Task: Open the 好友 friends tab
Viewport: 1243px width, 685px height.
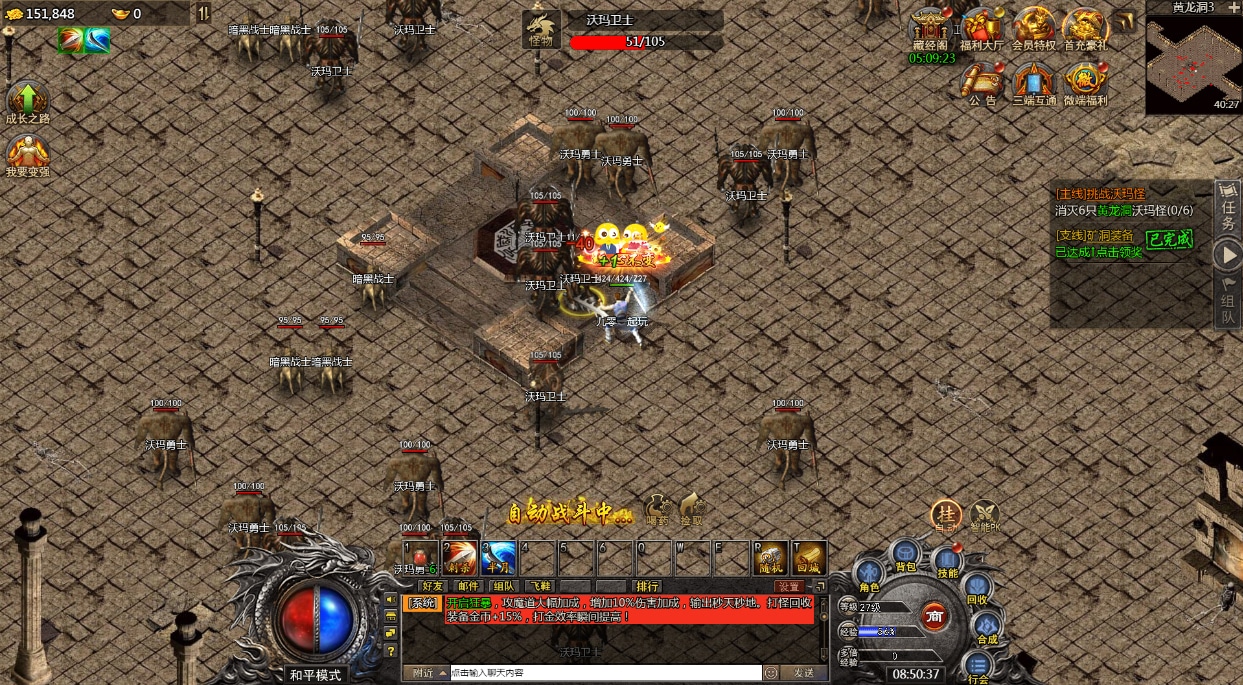Action: (x=432, y=586)
